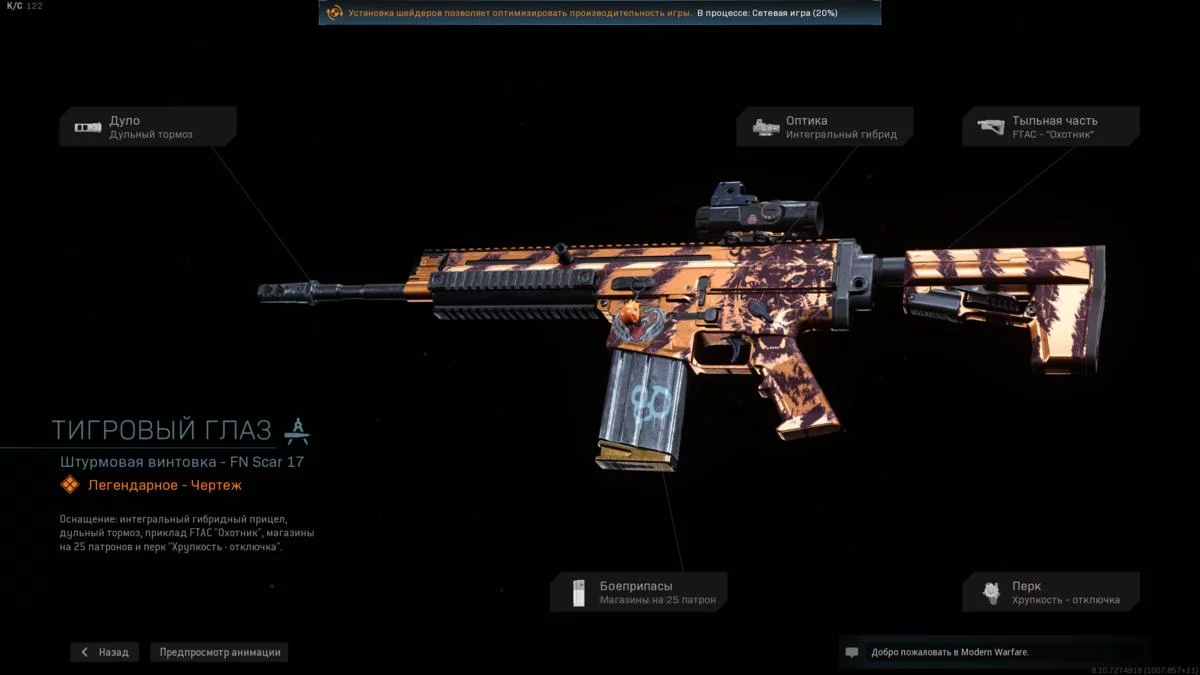Click Предпросмотр анимации preview button

220,652
